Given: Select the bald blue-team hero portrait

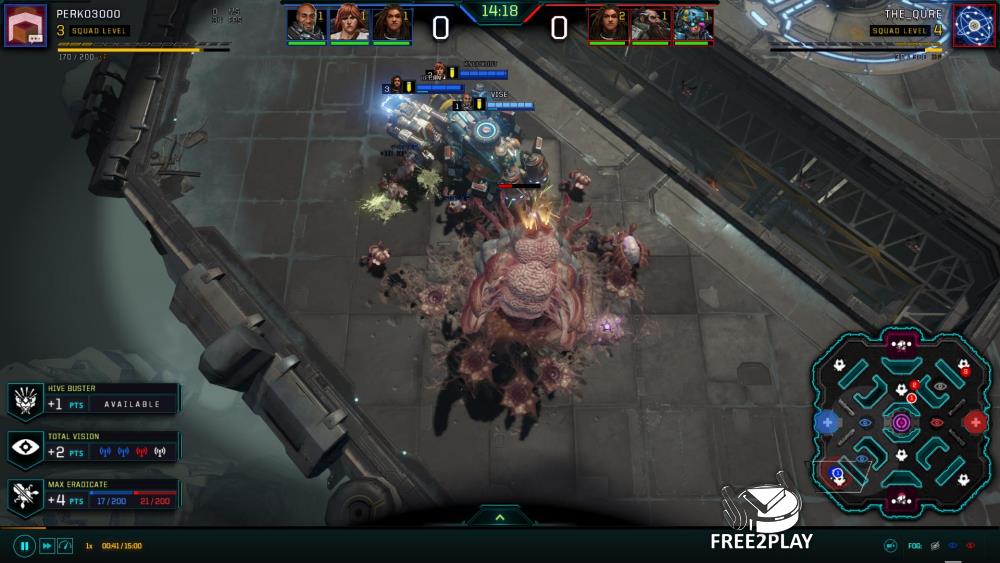Looking at the screenshot, I should tap(306, 23).
